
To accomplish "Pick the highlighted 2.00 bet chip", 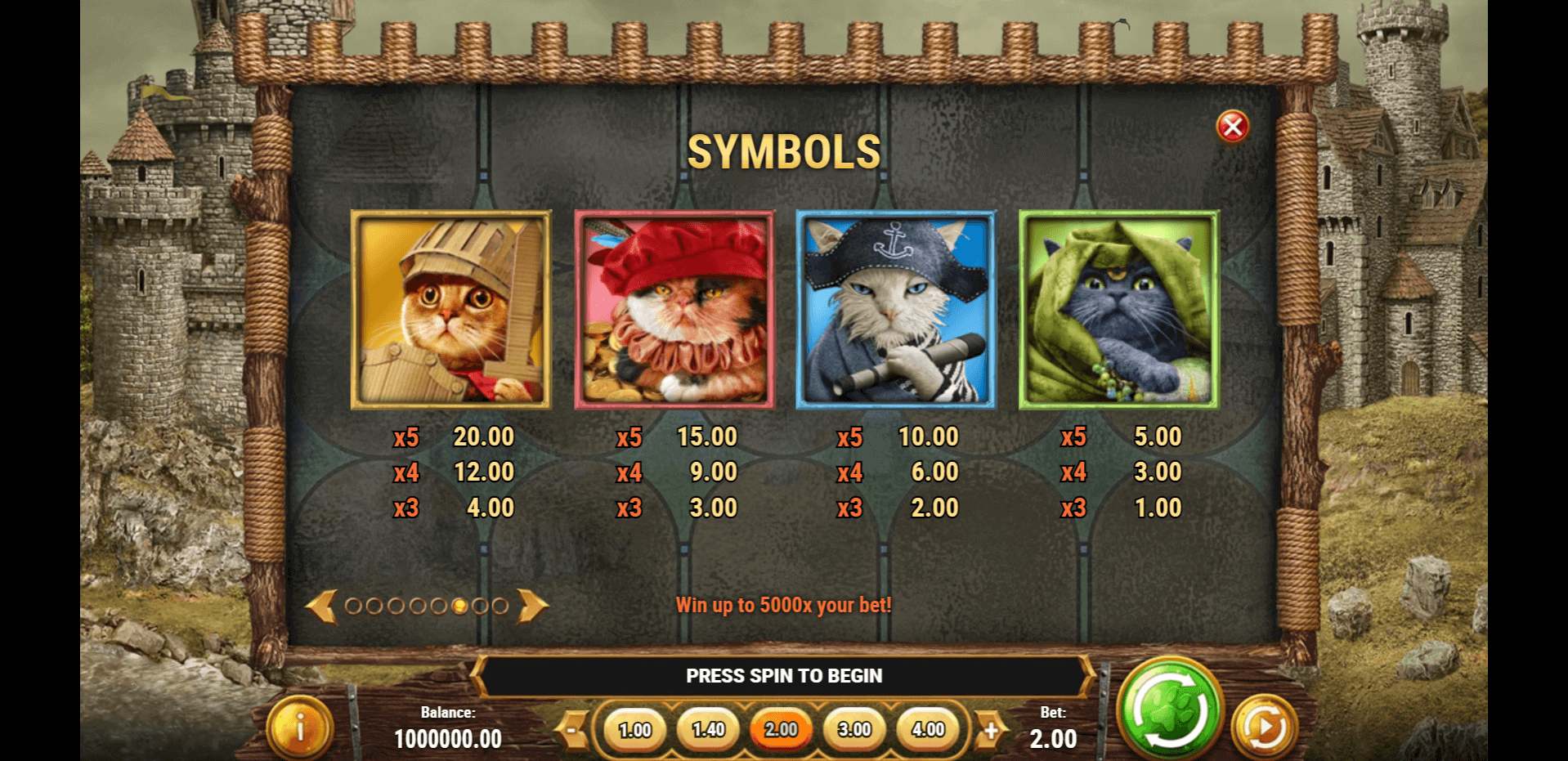I will [x=781, y=730].
